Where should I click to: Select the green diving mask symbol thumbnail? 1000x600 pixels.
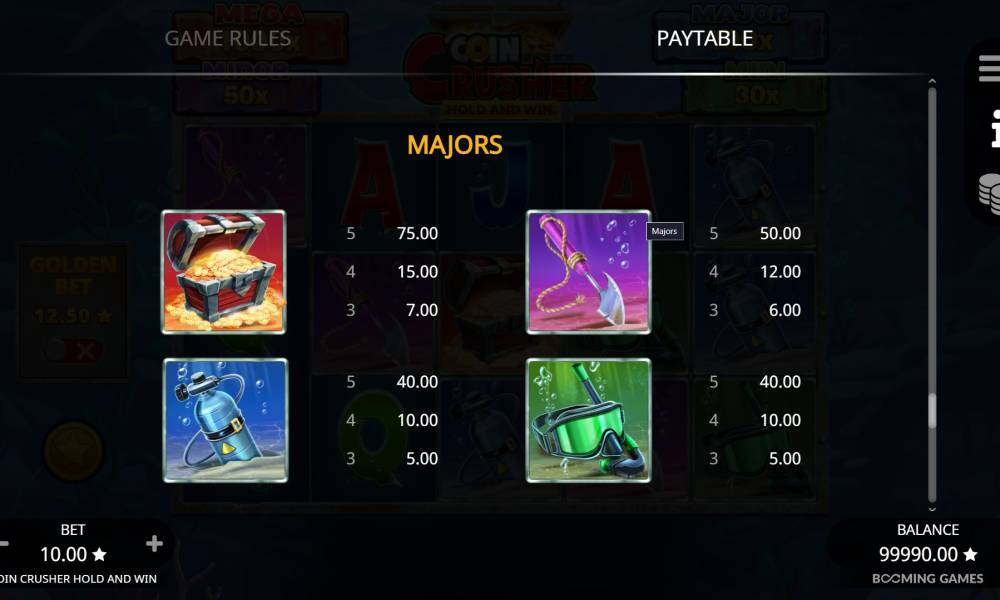tap(588, 420)
